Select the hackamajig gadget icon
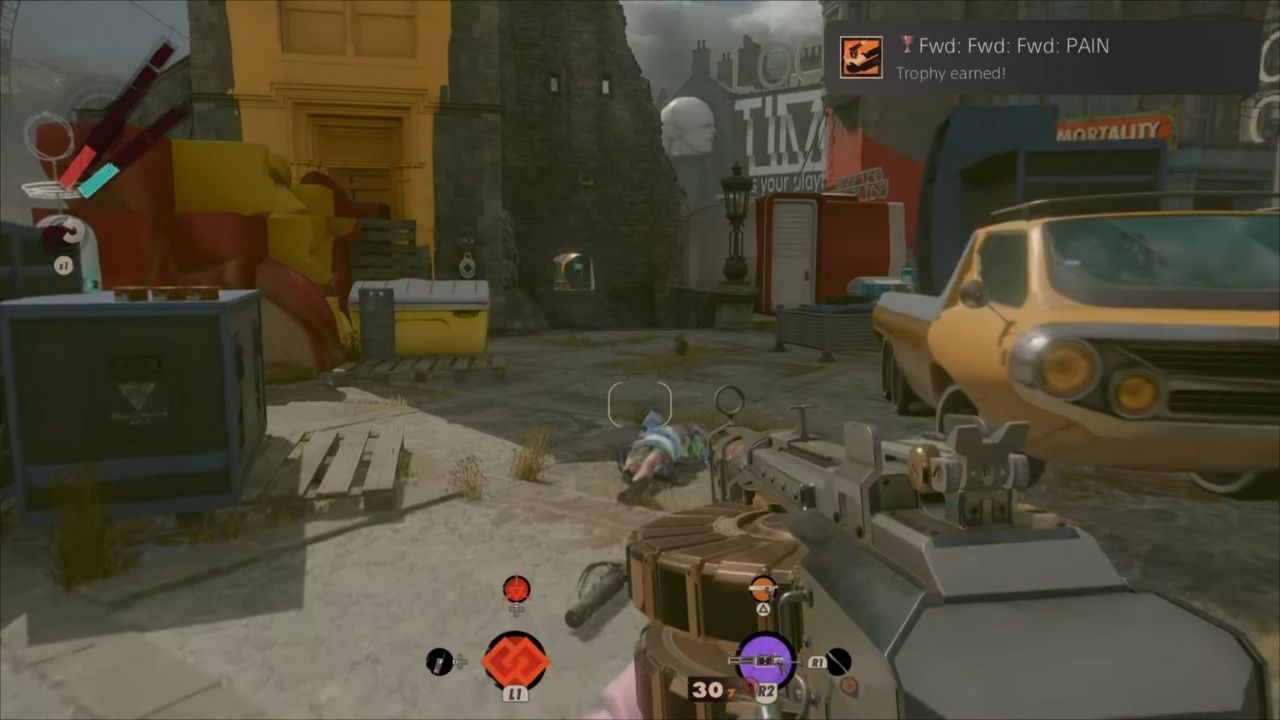This screenshot has height=720, width=1280. (439, 661)
